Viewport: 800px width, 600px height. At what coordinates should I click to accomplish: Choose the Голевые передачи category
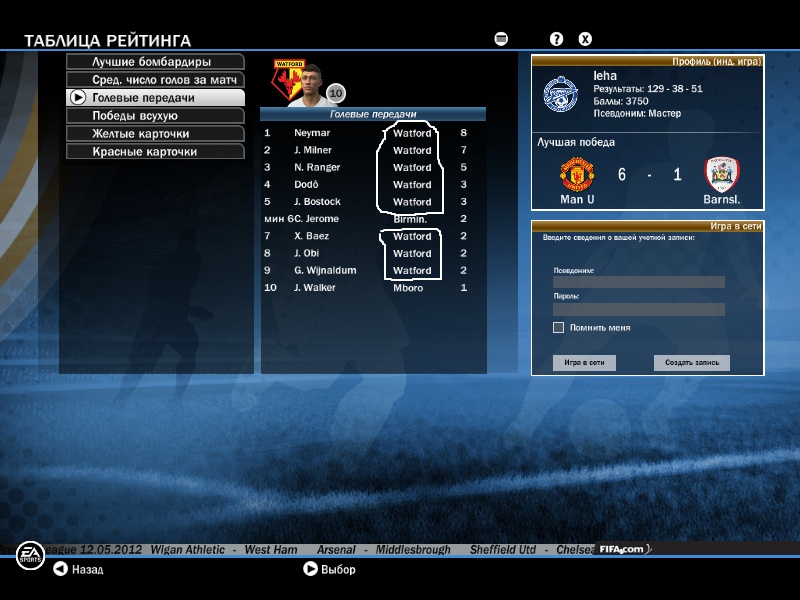pyautogui.click(x=155, y=98)
